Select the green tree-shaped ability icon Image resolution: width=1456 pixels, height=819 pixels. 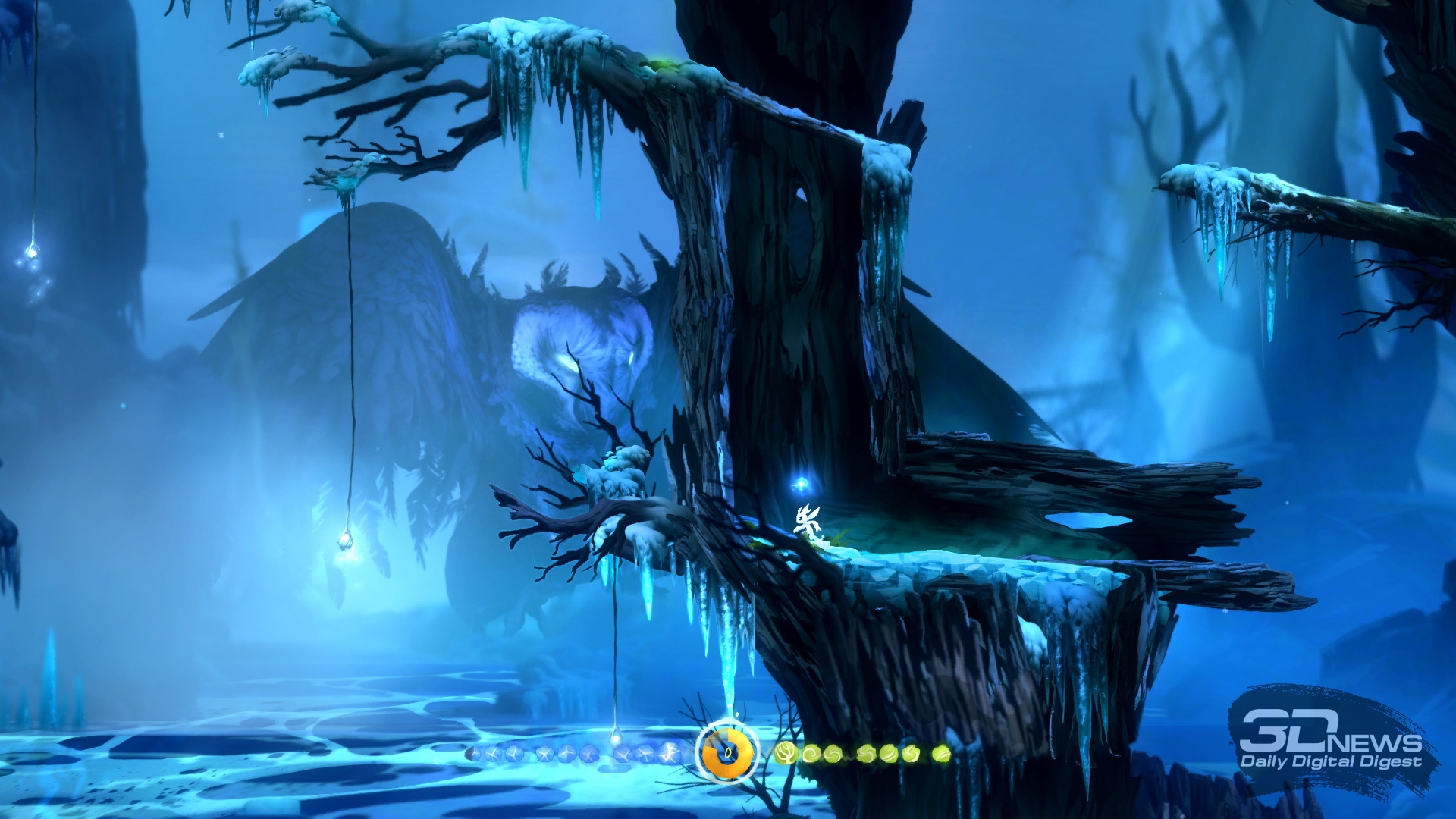(785, 753)
